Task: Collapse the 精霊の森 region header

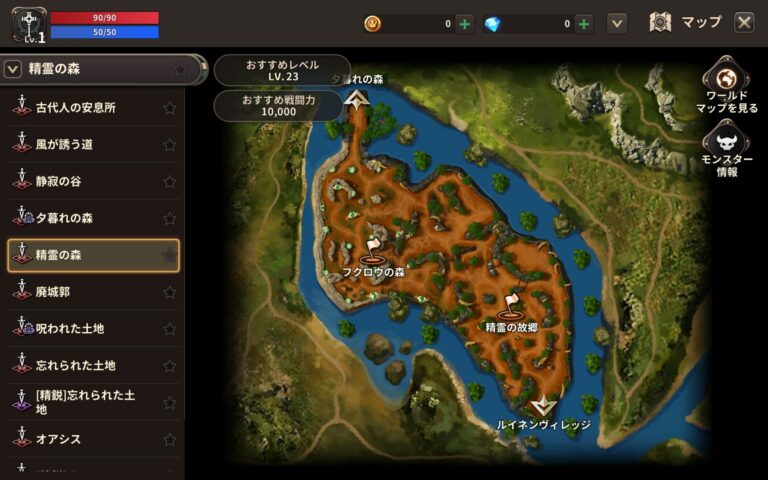Action: [x=13, y=69]
